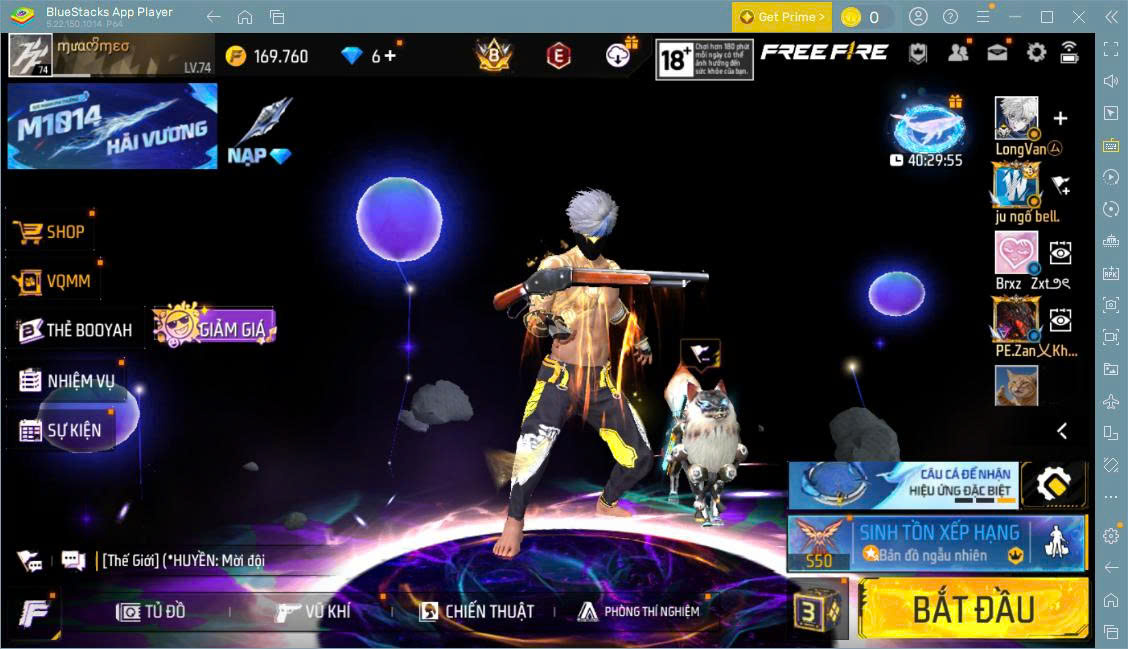Collapse the friends list arrow

[x=1062, y=431]
